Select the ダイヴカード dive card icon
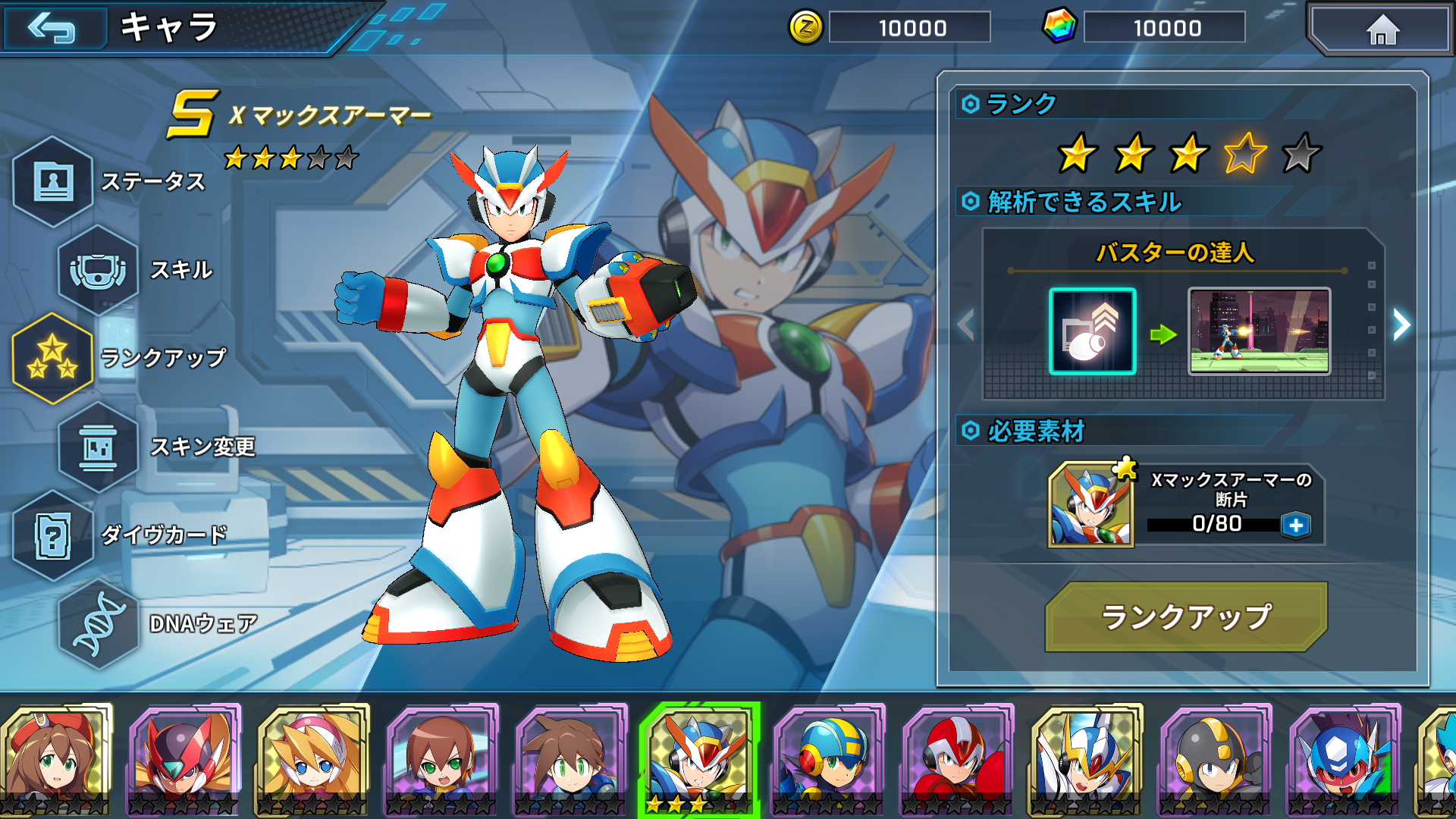This screenshot has height=819, width=1456. 53,535
